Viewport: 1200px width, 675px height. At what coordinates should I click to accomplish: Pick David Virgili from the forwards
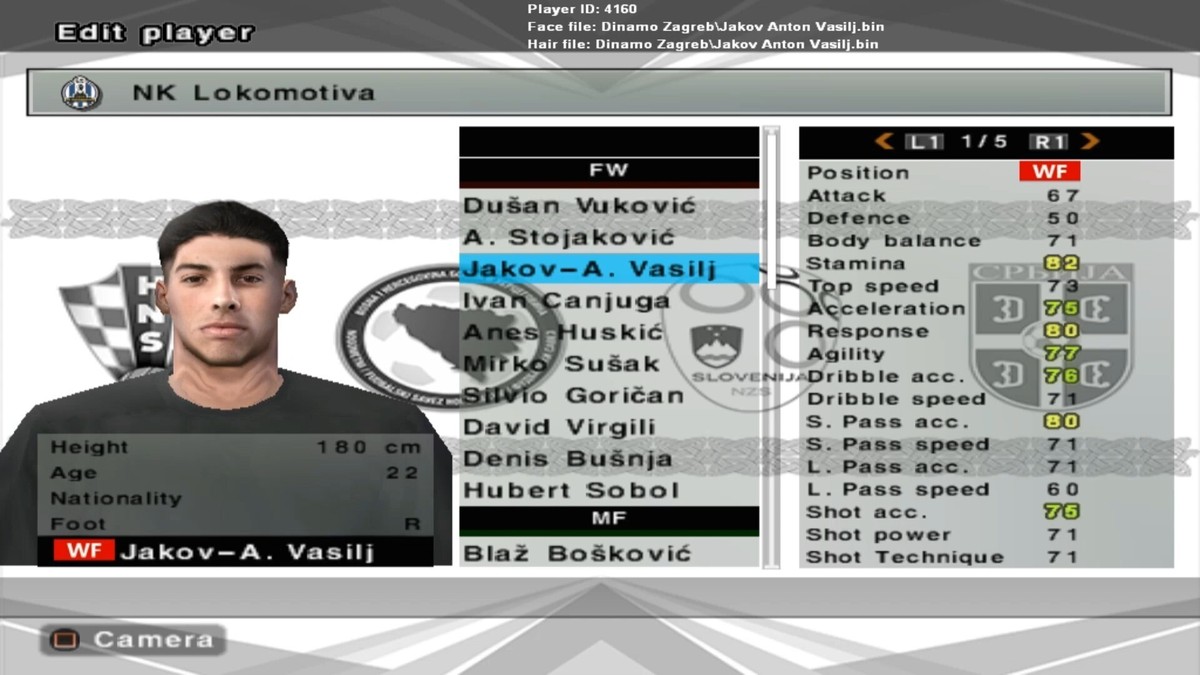point(559,428)
